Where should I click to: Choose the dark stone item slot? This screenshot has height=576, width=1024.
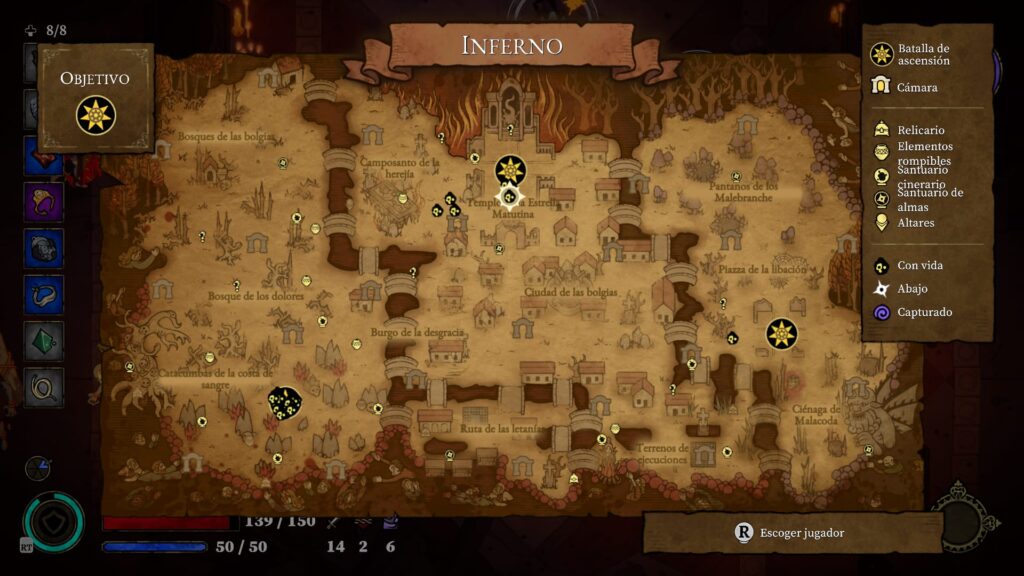(x=44, y=248)
